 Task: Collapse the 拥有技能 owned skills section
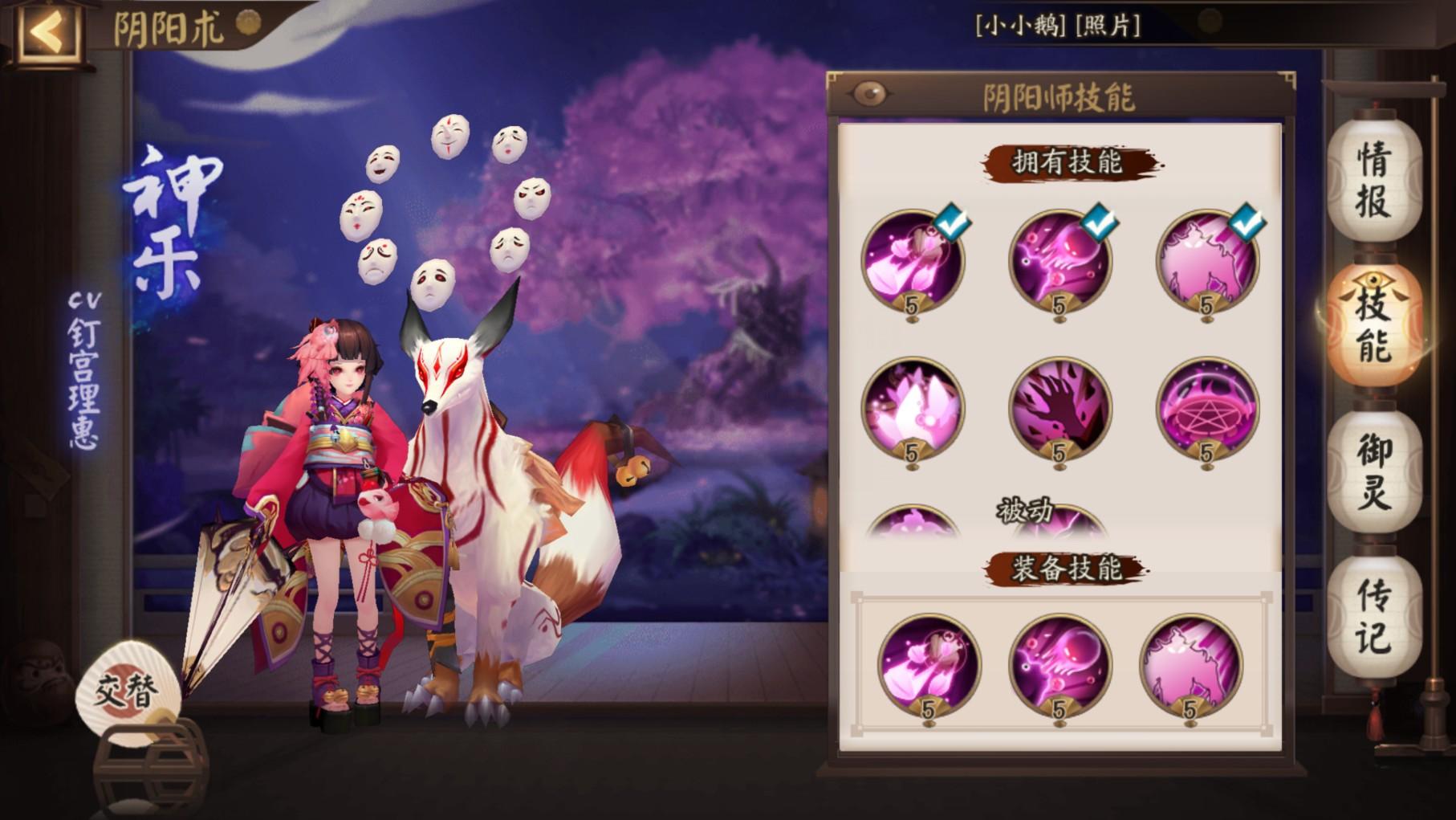pos(1068,162)
